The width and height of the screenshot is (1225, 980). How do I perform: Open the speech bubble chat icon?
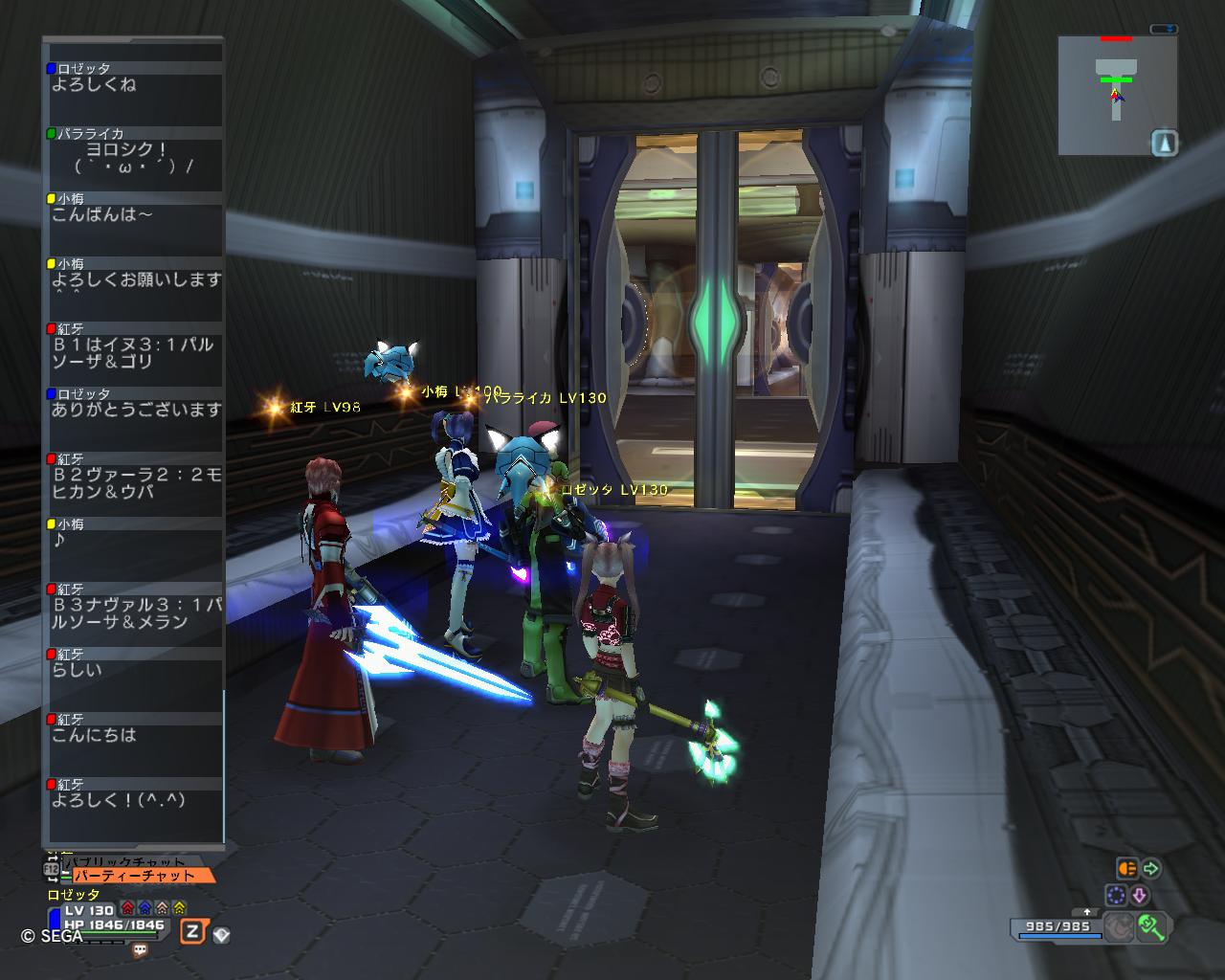pyautogui.click(x=140, y=950)
